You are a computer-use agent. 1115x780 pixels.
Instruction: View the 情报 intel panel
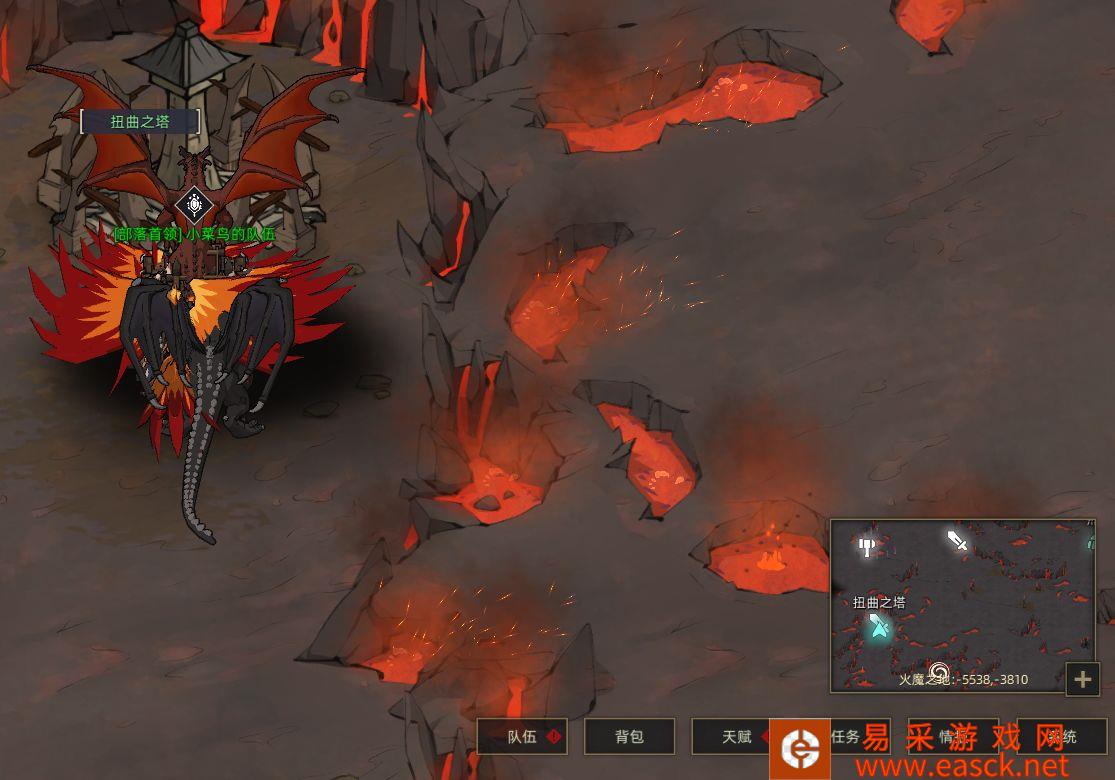952,737
